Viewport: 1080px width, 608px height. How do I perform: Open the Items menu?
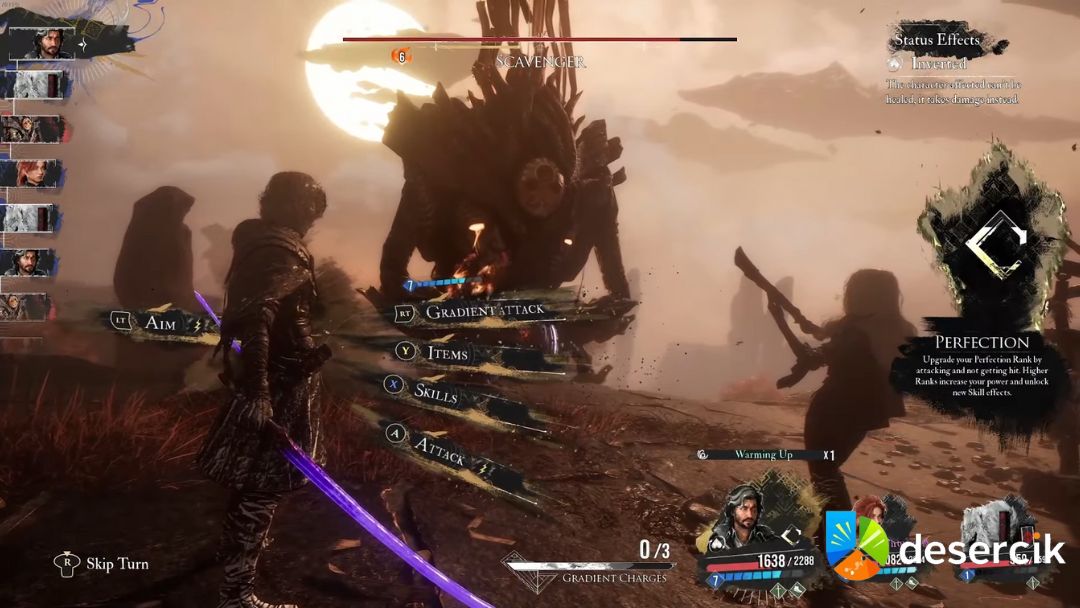pos(447,353)
